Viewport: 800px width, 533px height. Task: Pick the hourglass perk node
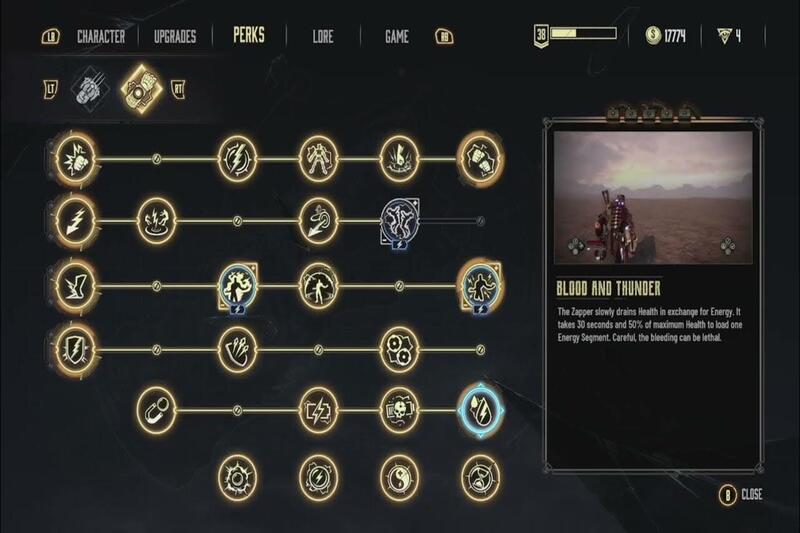click(x=479, y=474)
